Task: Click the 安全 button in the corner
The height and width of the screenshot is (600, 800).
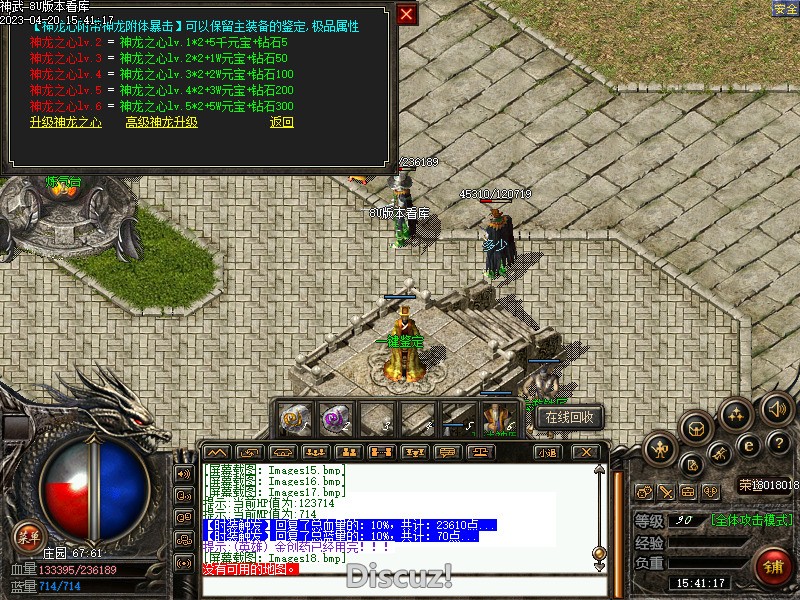Action: 785,8
